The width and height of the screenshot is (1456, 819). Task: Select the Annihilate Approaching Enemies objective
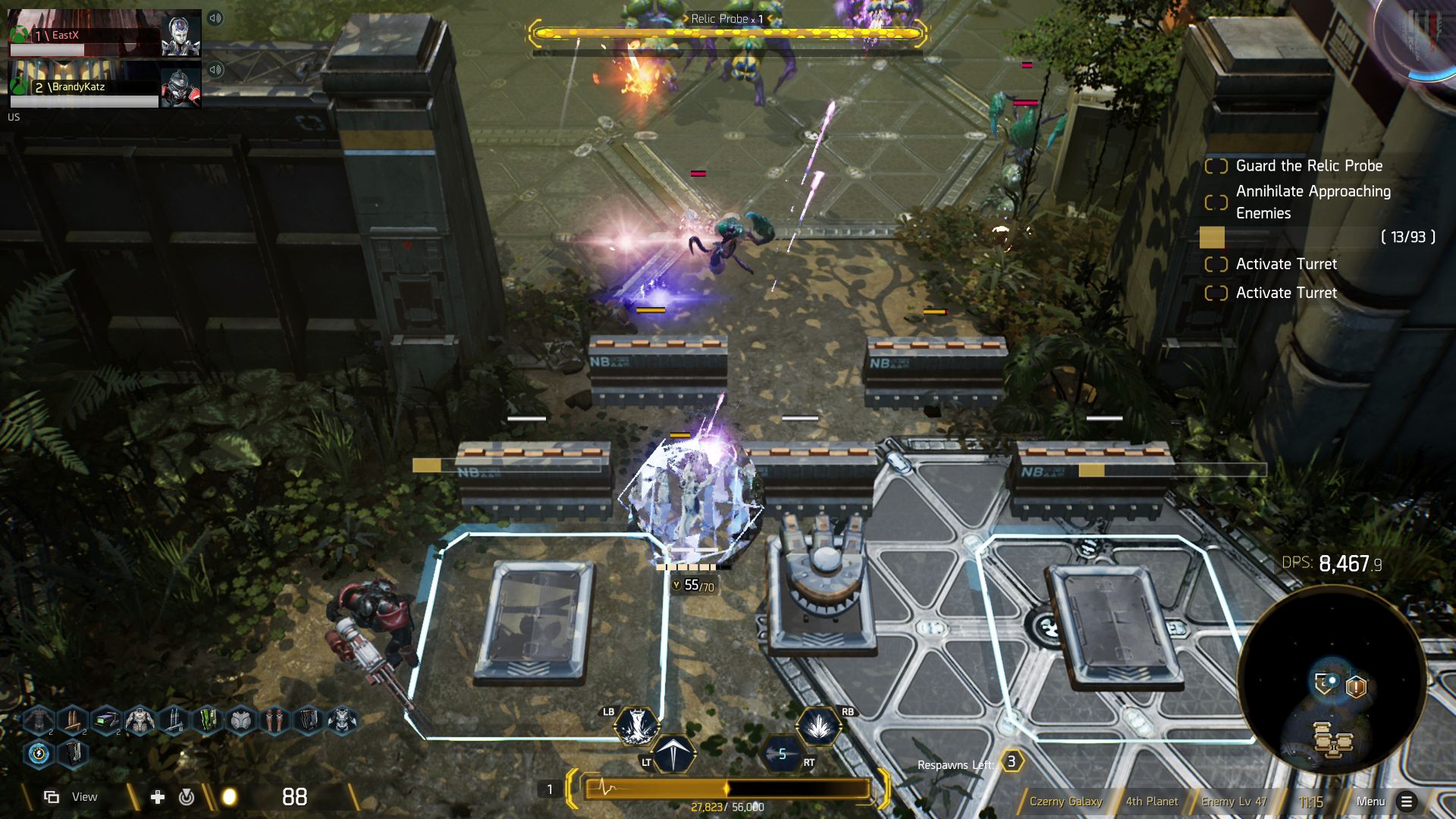(x=1312, y=202)
